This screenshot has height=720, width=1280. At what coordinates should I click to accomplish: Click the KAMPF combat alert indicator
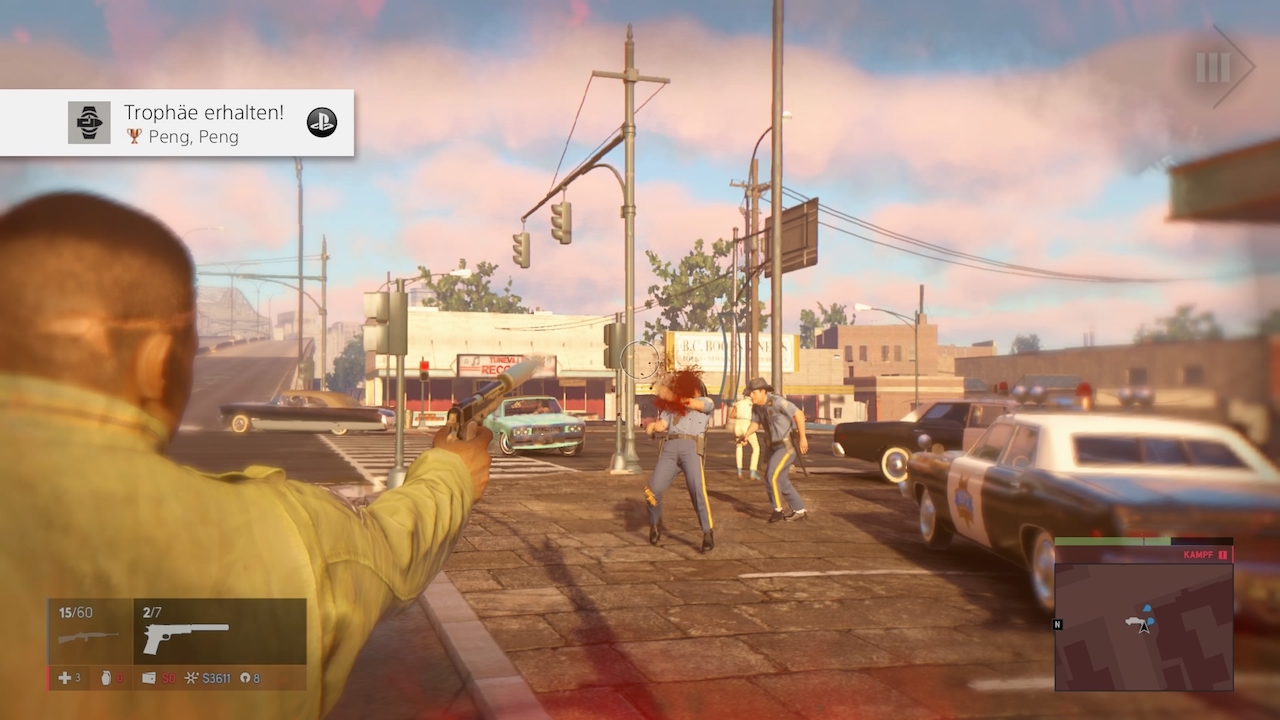1204,554
